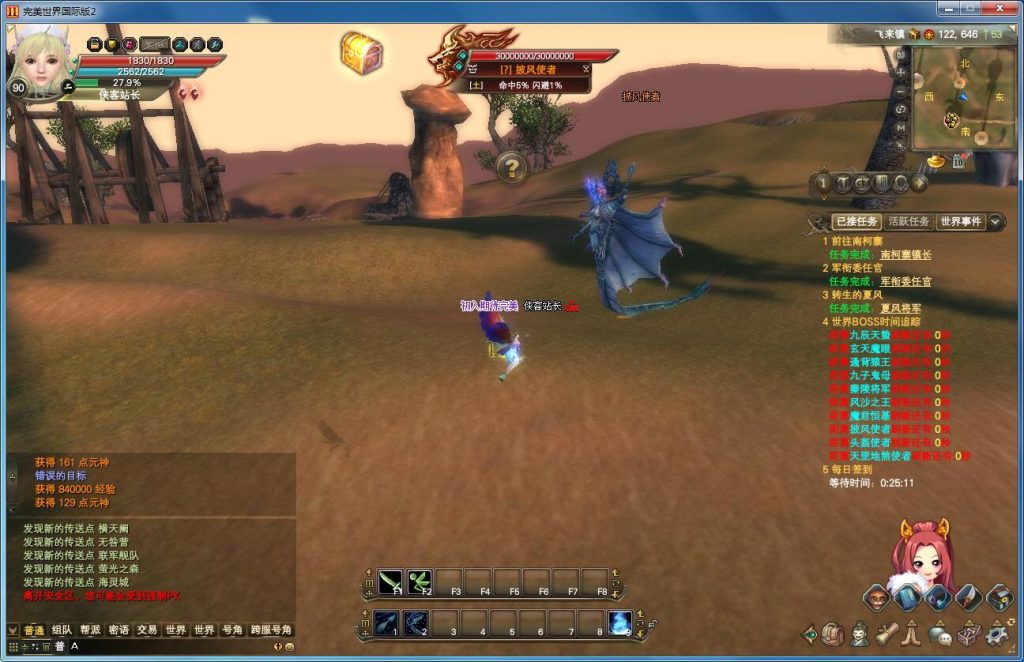Switch to the 活跃任务 quest tab
This screenshot has height=662, width=1024.
[x=908, y=221]
